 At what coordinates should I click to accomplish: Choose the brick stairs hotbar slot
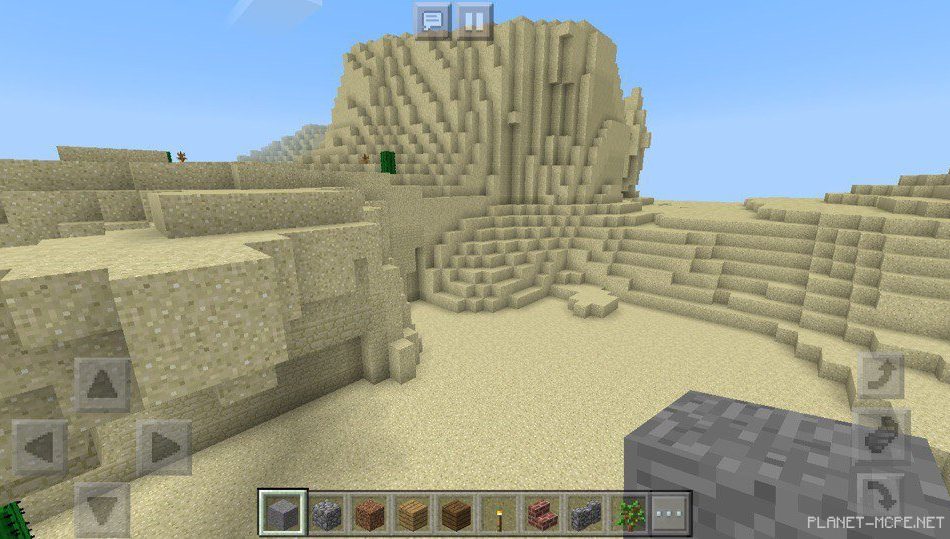(x=541, y=514)
